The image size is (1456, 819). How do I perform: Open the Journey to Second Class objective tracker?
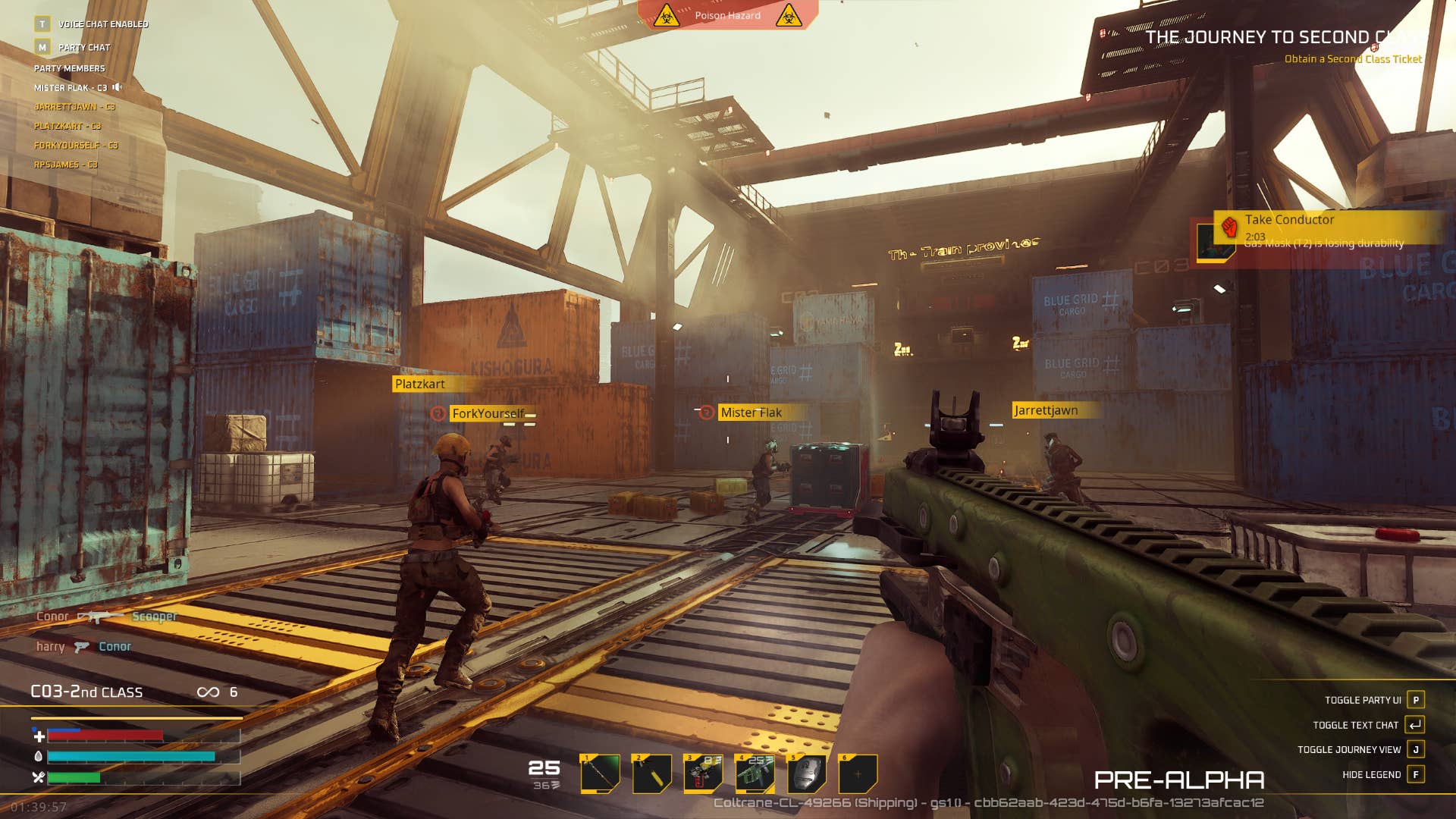(x=1282, y=37)
